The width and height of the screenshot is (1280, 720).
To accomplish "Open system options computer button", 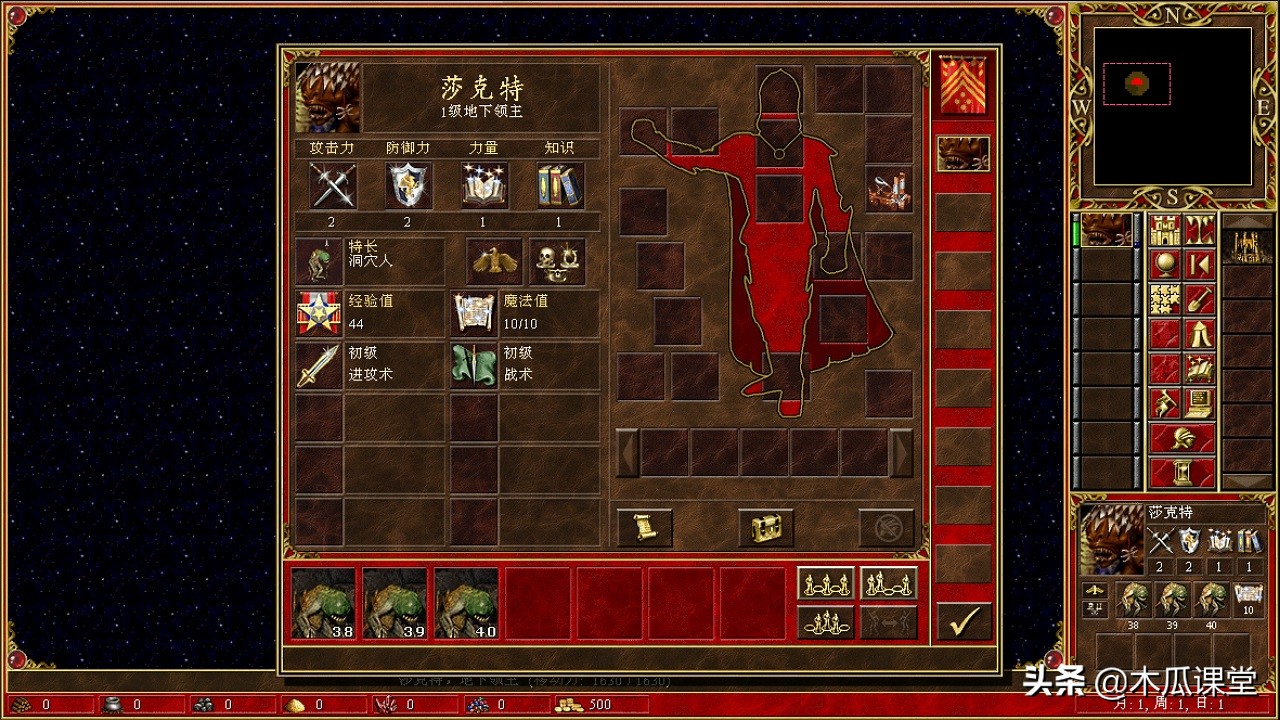I will 1199,402.
